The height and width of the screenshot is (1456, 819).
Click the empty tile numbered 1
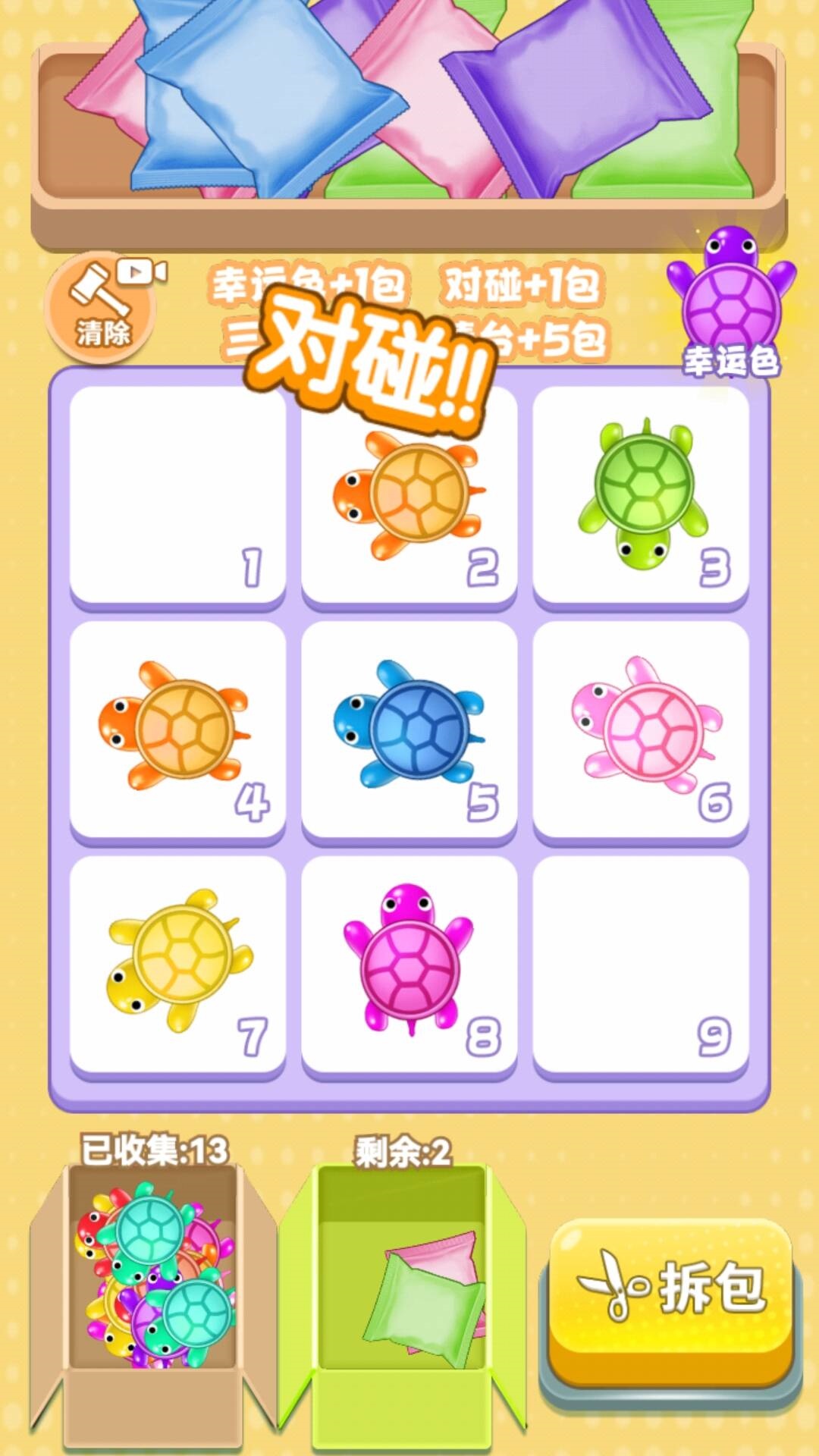pos(177,493)
